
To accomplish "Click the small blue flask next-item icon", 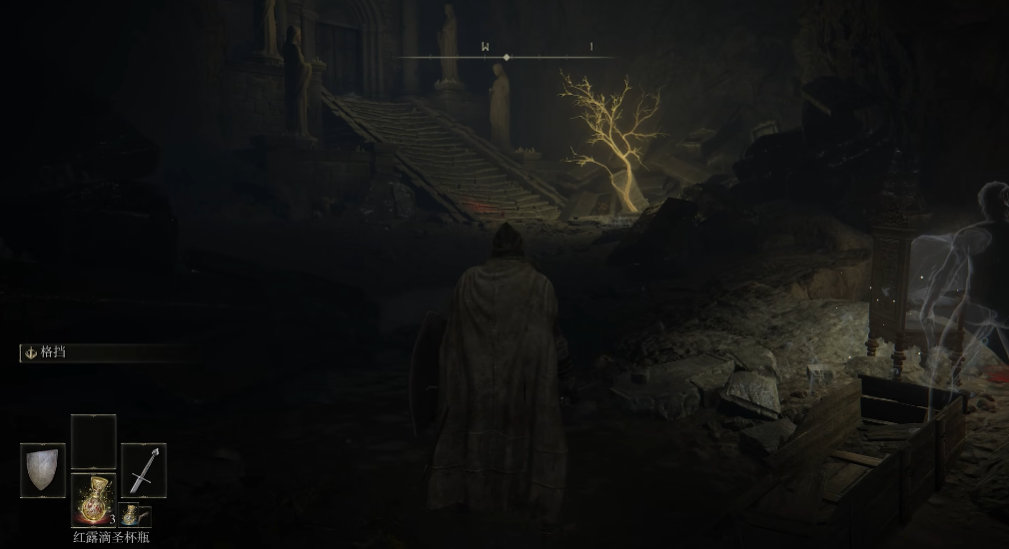I will [x=135, y=515].
